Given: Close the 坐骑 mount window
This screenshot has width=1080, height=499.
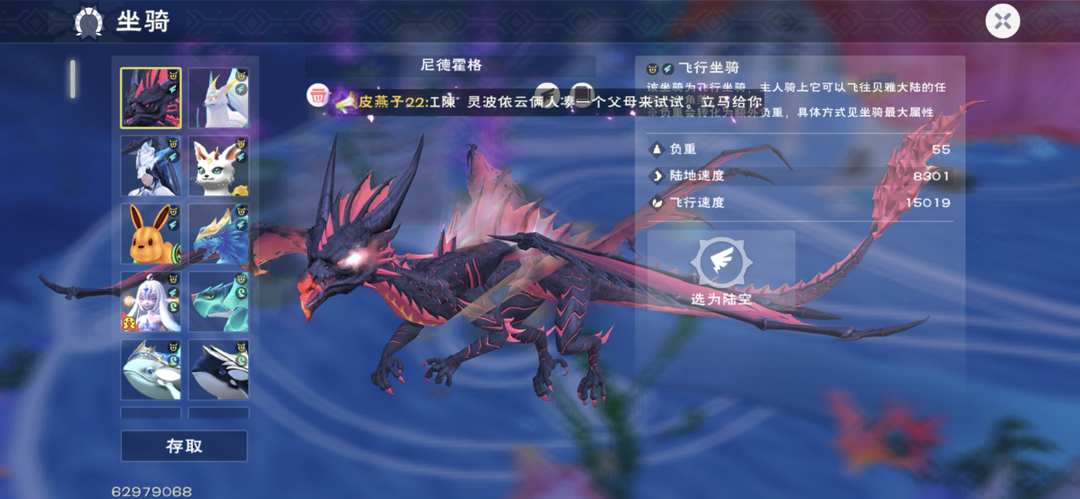Looking at the screenshot, I should pyautogui.click(x=1002, y=20).
